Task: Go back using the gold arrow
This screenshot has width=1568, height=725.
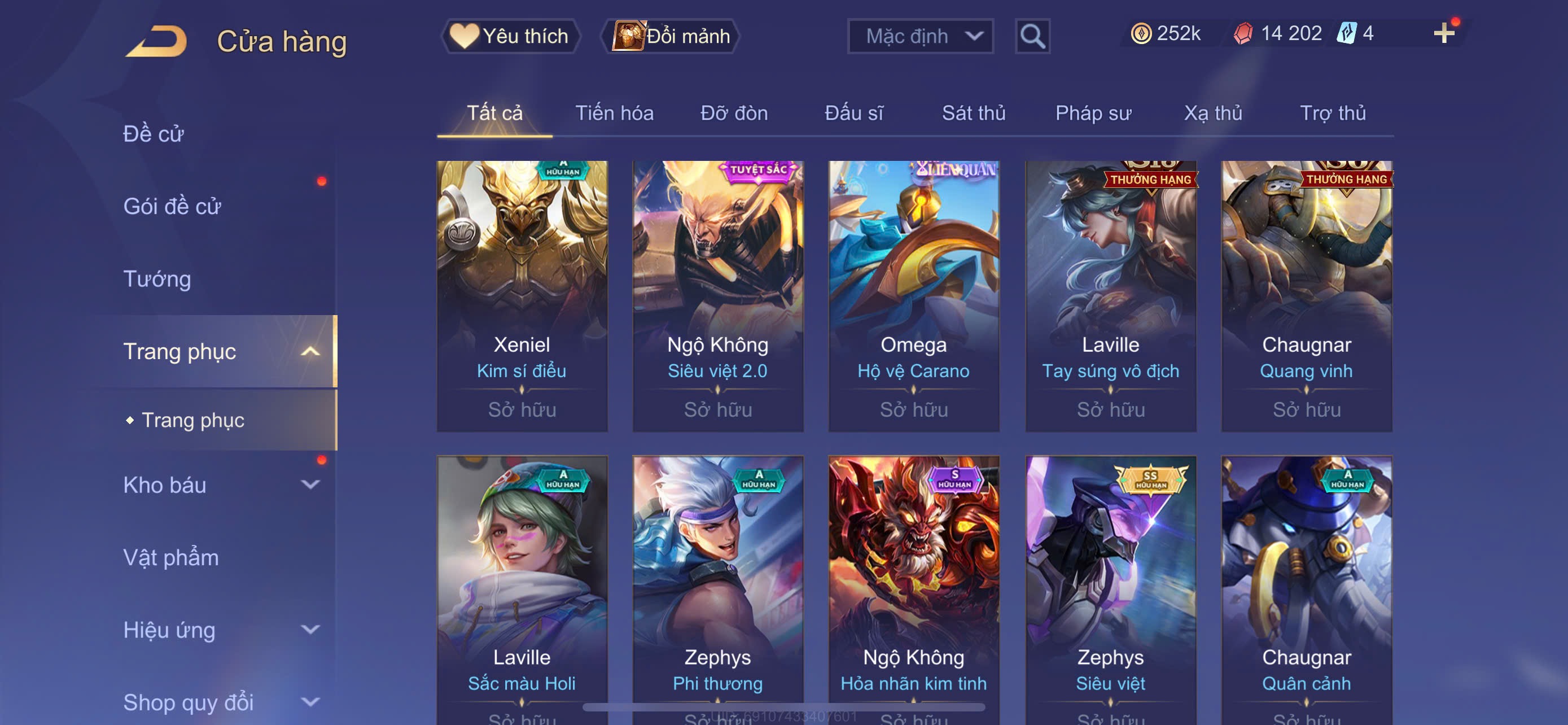Action: coord(156,41)
